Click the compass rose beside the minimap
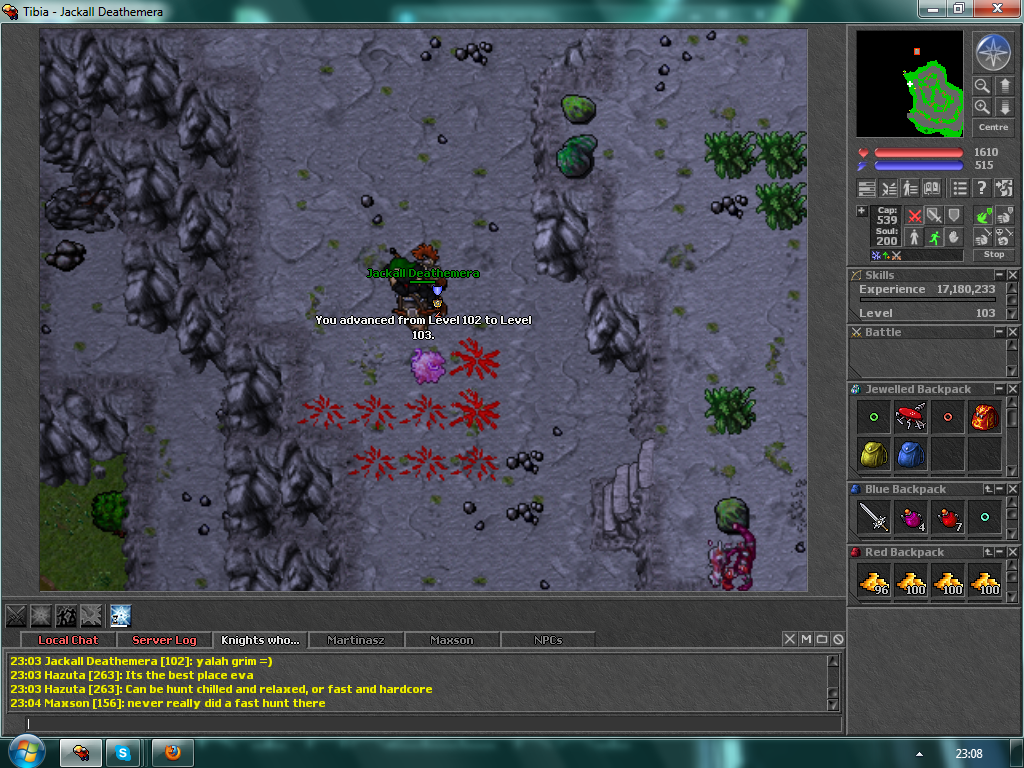Screen dimensions: 1024x768 tap(993, 52)
